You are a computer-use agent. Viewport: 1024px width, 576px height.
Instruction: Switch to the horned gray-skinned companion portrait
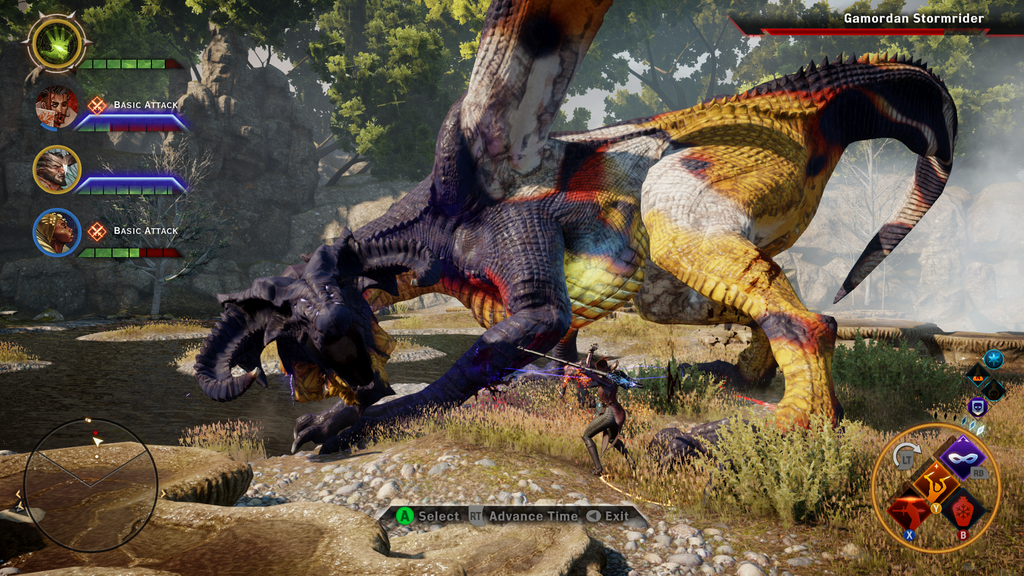click(x=57, y=169)
